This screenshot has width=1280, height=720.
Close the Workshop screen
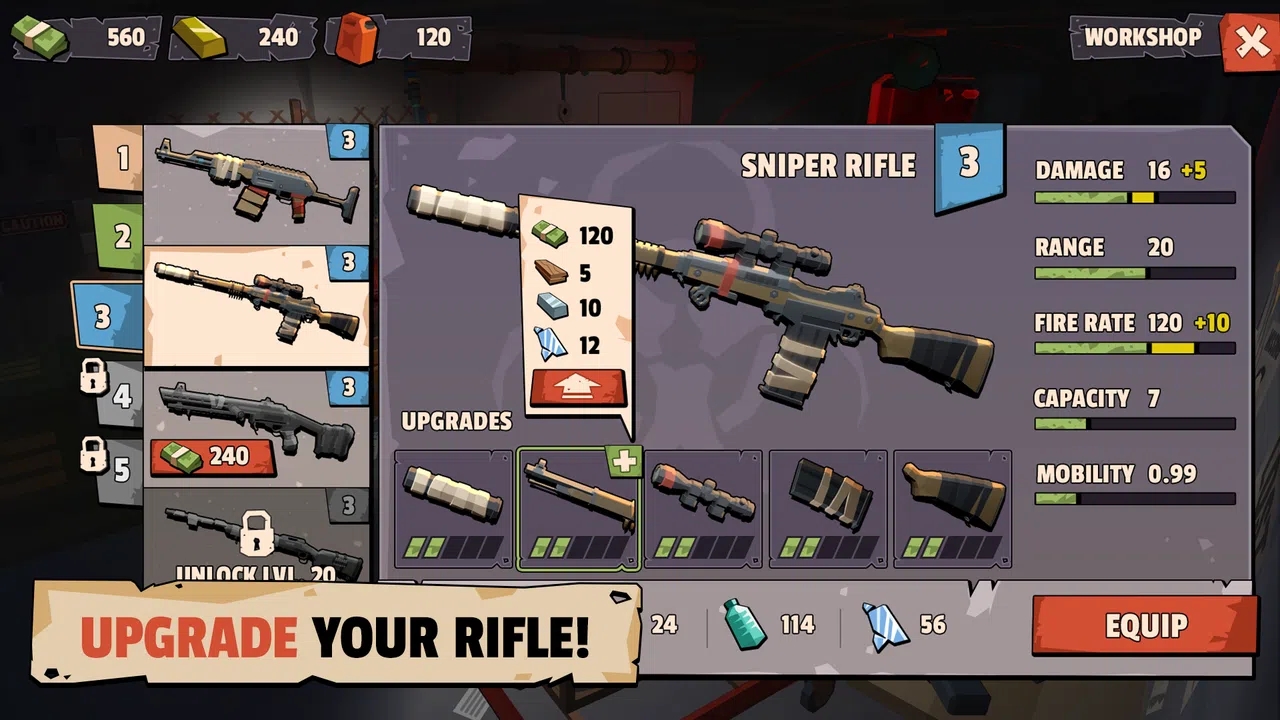(1250, 42)
